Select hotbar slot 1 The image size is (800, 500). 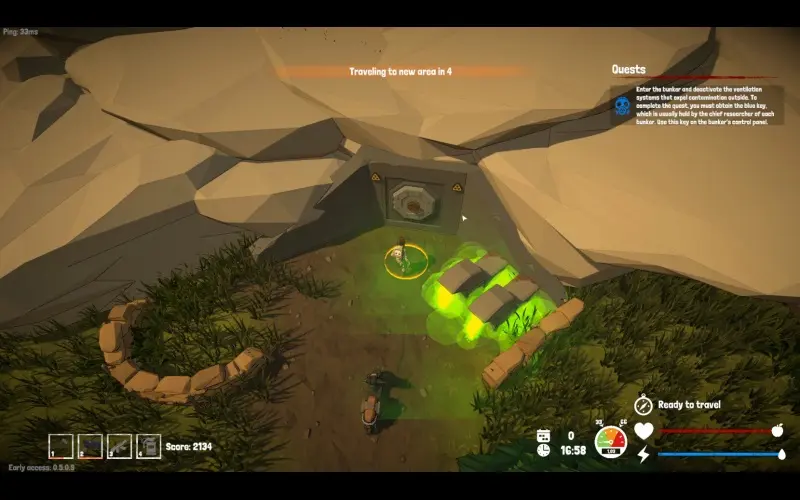[61, 446]
